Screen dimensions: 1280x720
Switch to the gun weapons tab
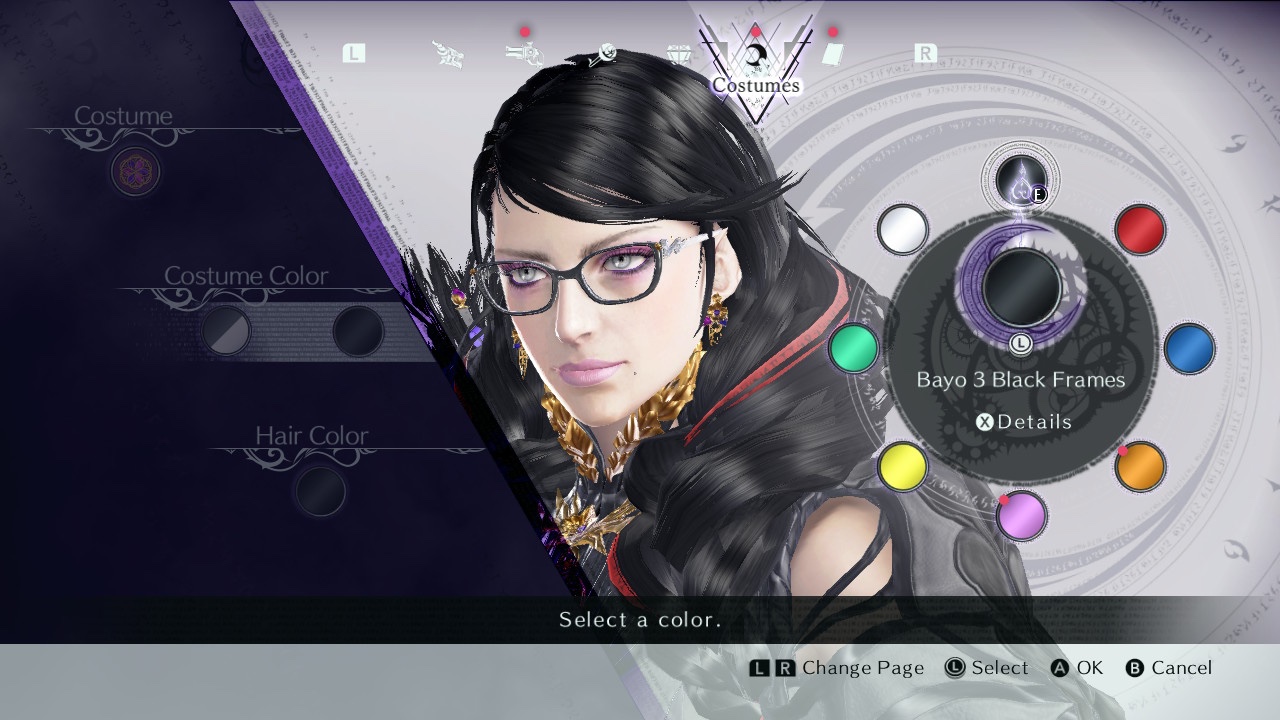coord(524,54)
